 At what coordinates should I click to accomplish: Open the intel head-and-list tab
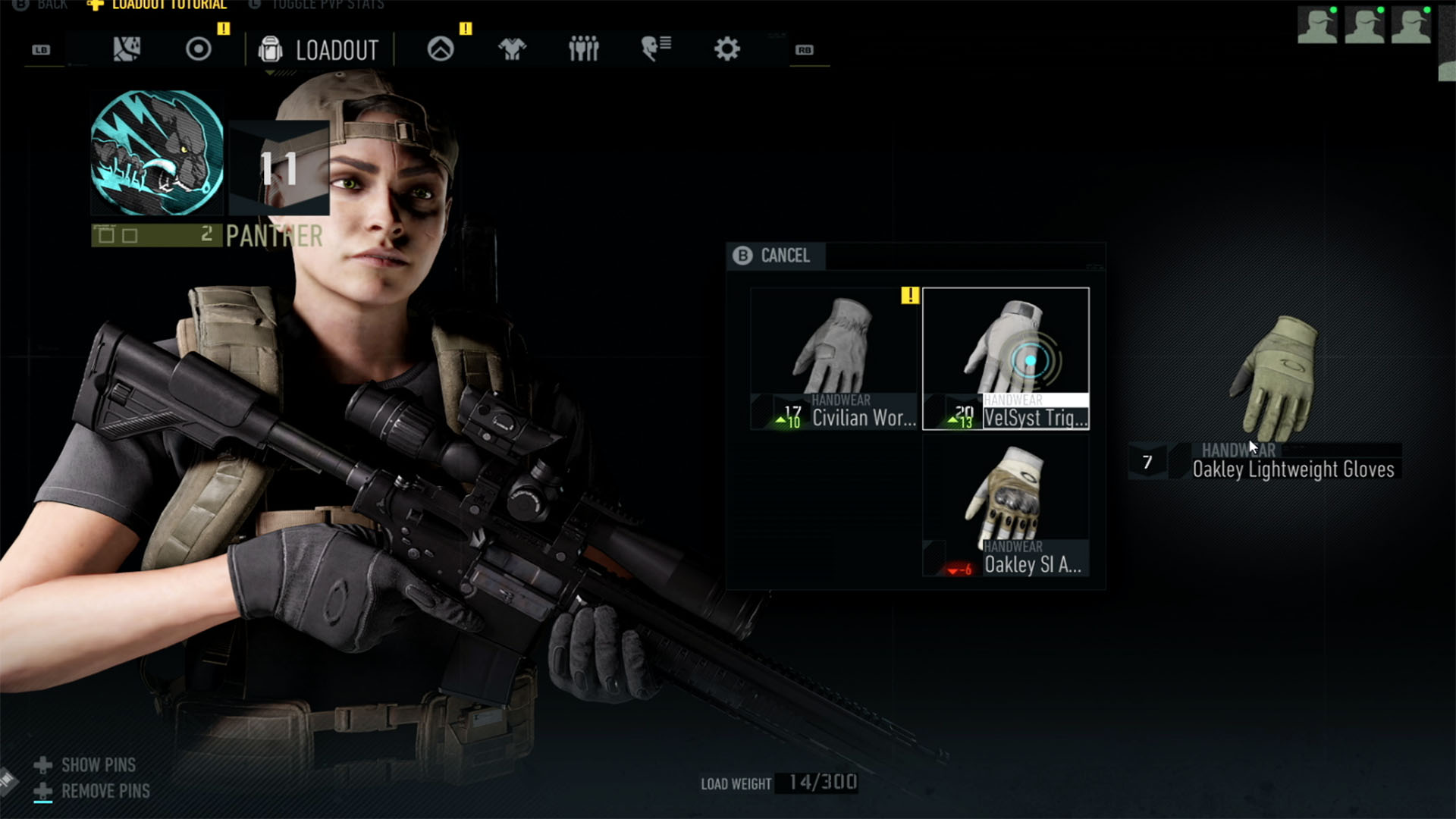656,50
